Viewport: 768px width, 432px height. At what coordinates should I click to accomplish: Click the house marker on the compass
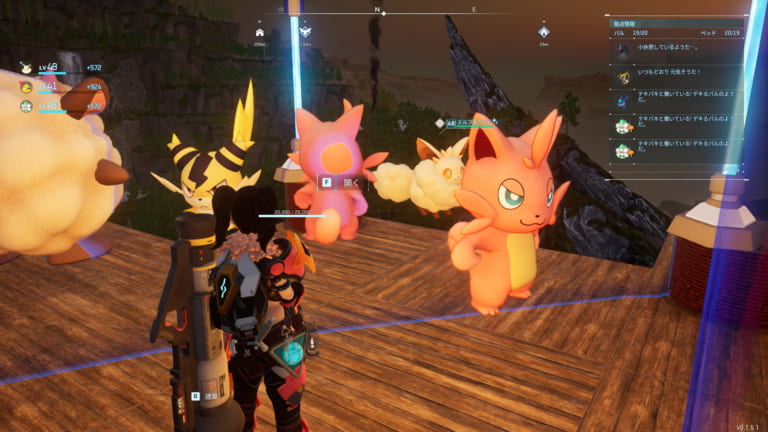click(x=260, y=32)
